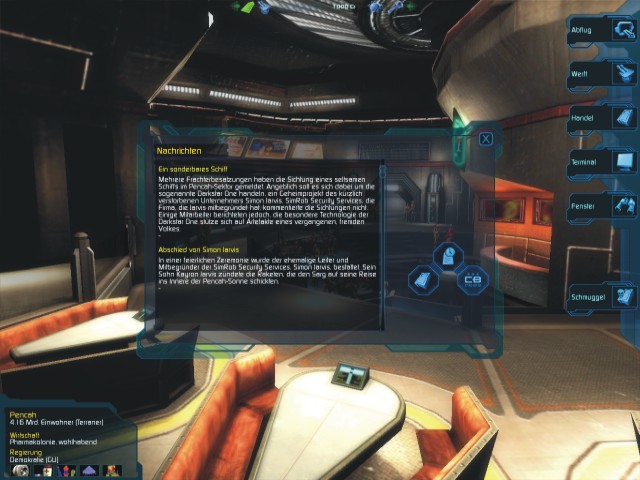Click the news panel scrollbar
The width and height of the screenshot is (640, 480).
pyautogui.click(x=381, y=240)
